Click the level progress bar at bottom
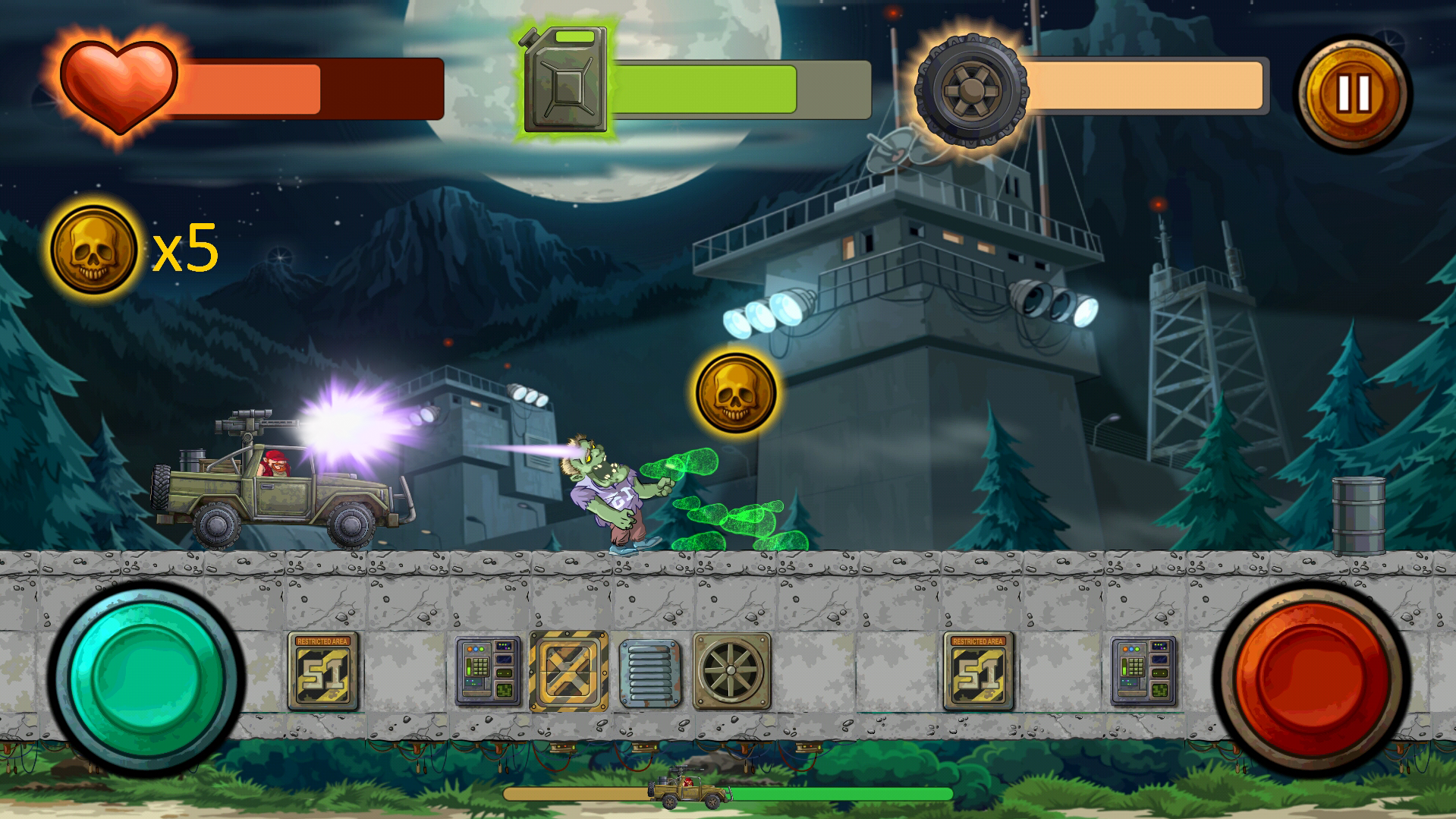 835,790
